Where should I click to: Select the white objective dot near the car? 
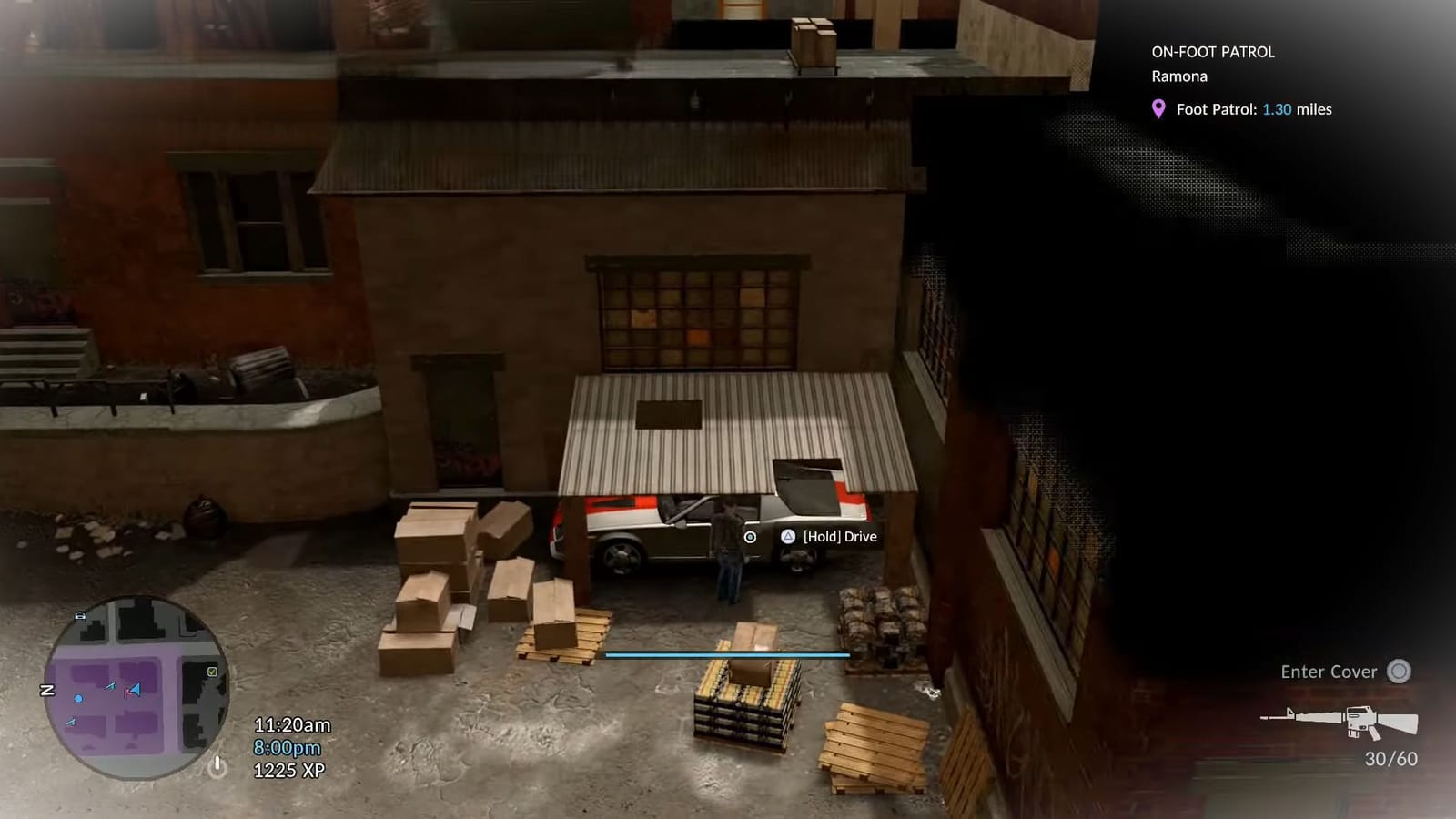click(749, 538)
